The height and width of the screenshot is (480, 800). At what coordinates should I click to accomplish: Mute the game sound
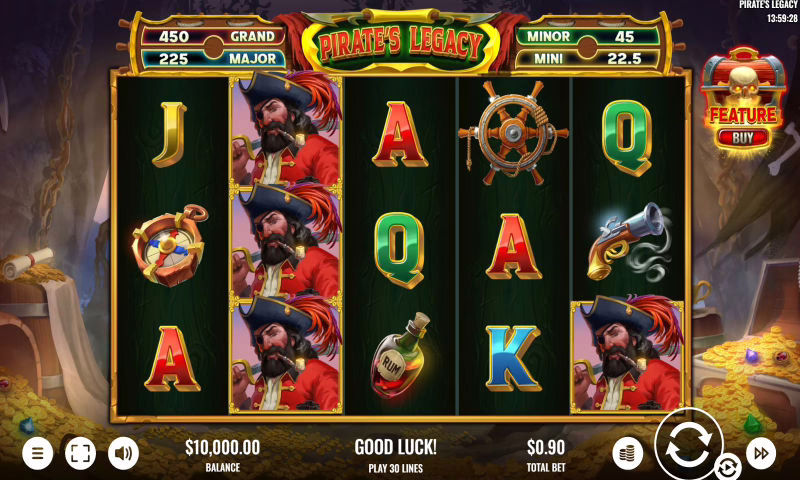123,453
